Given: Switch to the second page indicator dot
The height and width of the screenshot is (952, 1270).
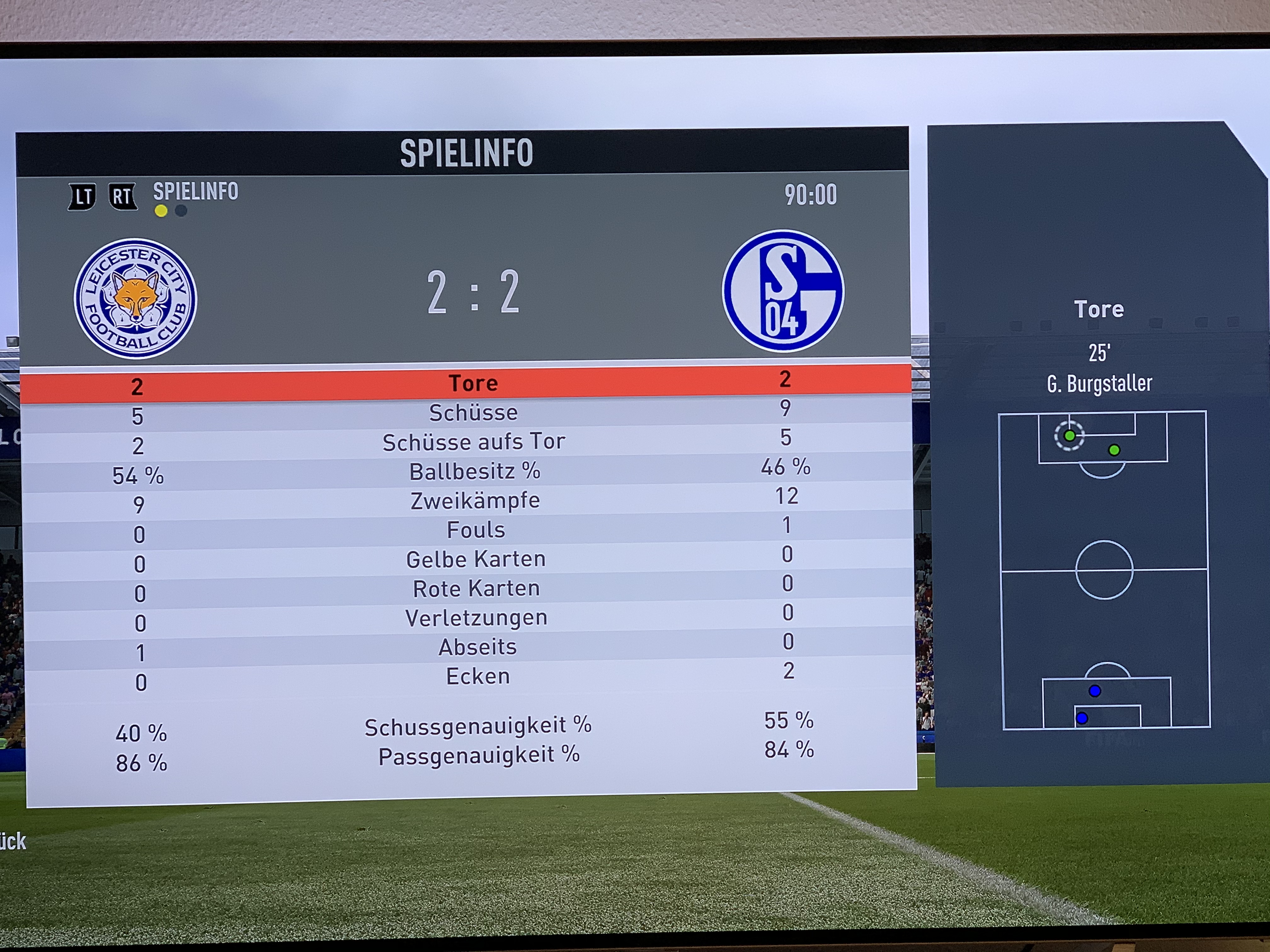Looking at the screenshot, I should click(181, 211).
